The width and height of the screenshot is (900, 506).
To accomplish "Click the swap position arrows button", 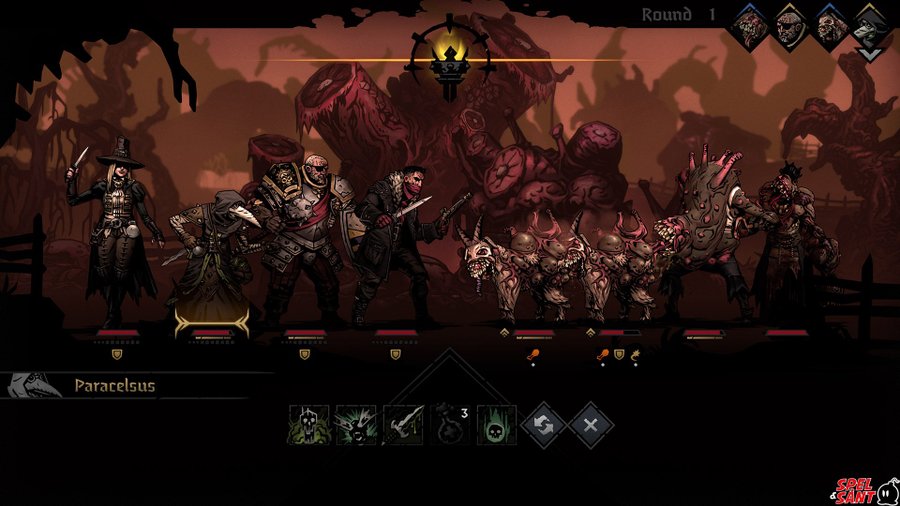I will [x=544, y=425].
